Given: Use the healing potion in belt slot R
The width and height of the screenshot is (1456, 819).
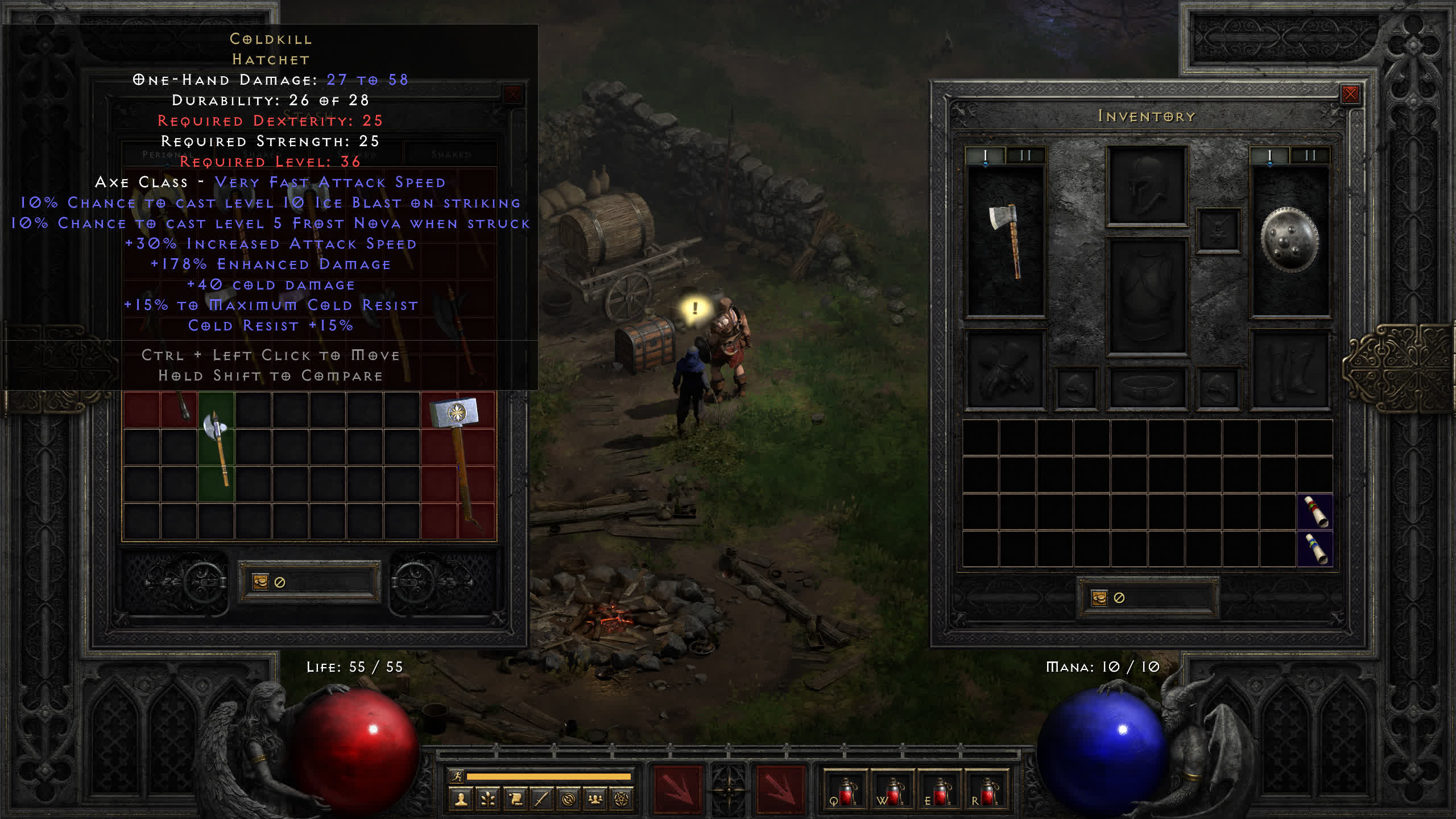Looking at the screenshot, I should [x=987, y=791].
